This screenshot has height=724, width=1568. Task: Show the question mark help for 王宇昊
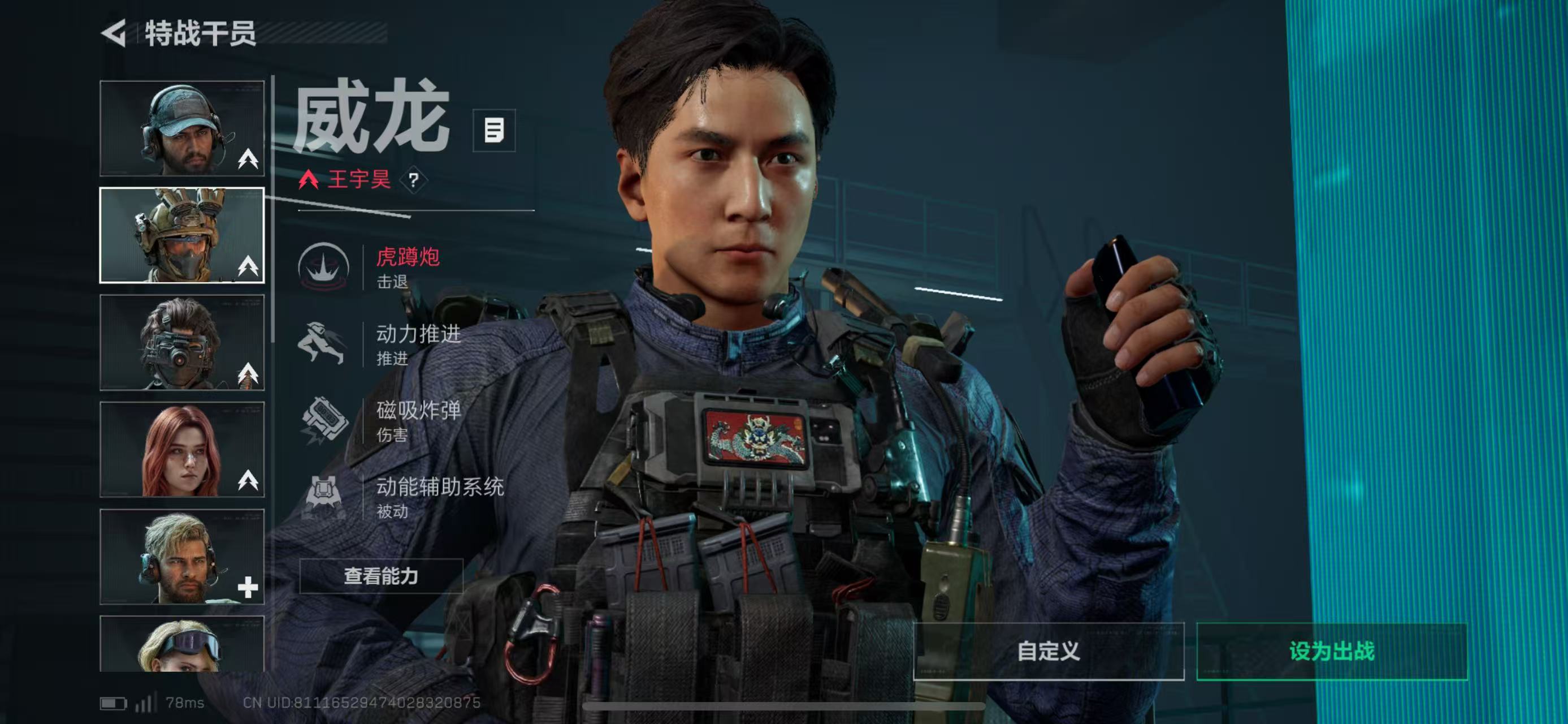coord(414,180)
